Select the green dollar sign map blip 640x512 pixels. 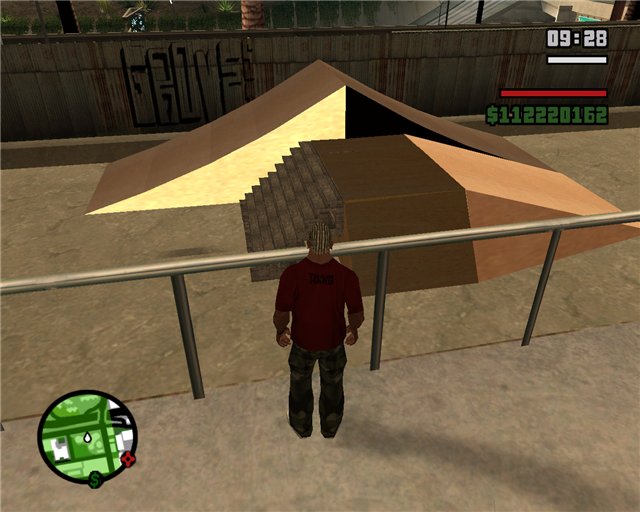point(94,480)
